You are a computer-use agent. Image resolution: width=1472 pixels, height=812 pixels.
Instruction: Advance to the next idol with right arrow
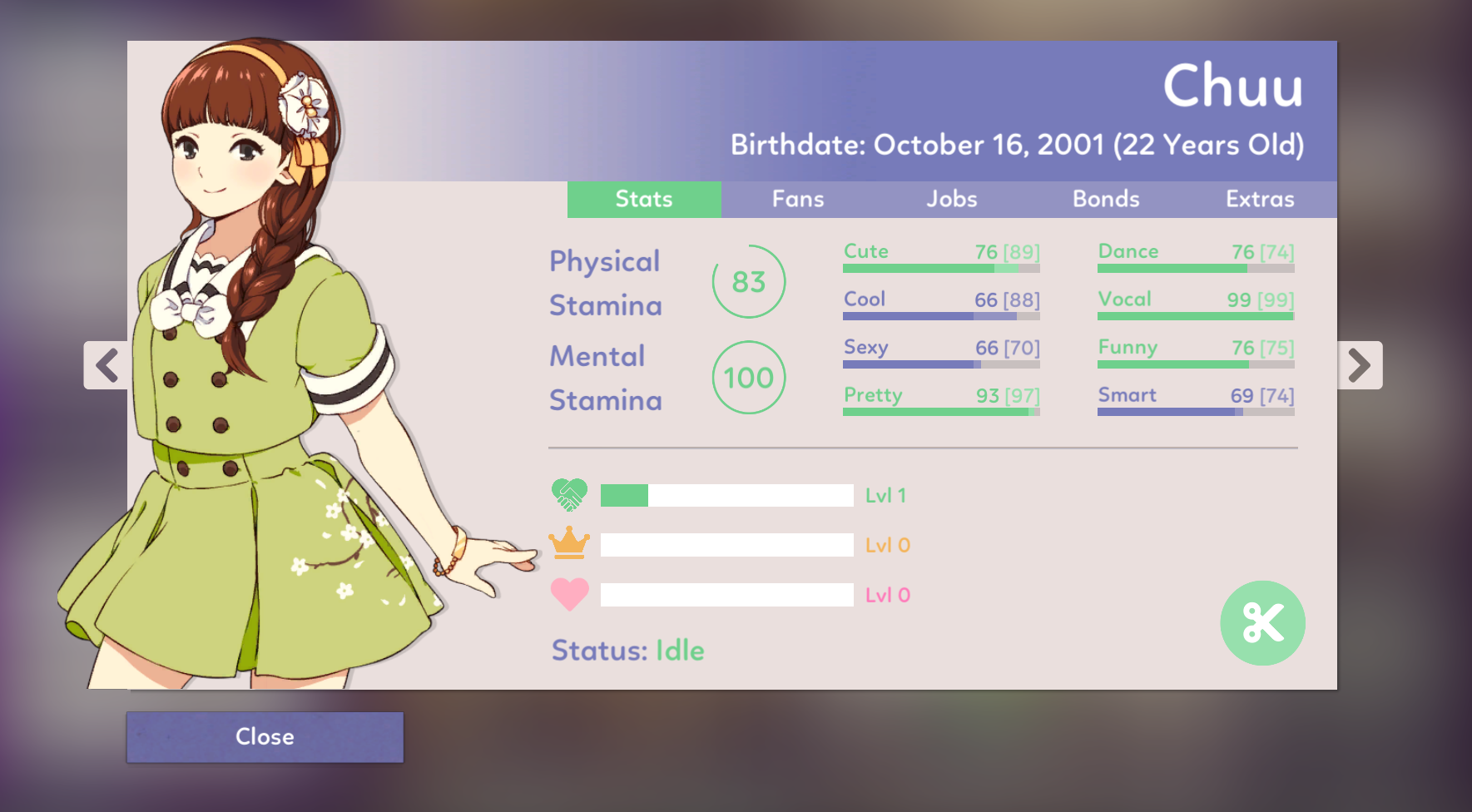(1359, 365)
